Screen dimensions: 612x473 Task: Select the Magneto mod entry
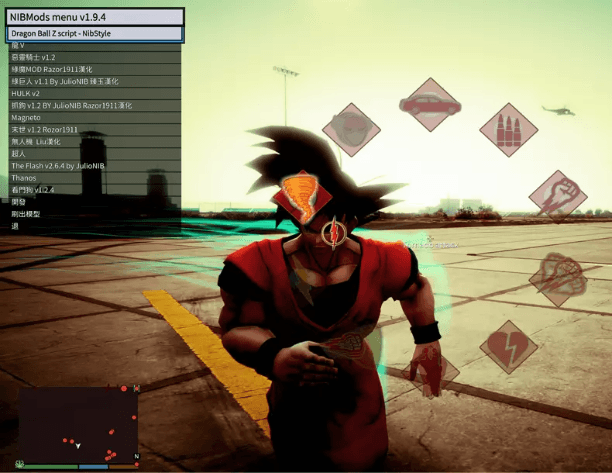click(93, 117)
